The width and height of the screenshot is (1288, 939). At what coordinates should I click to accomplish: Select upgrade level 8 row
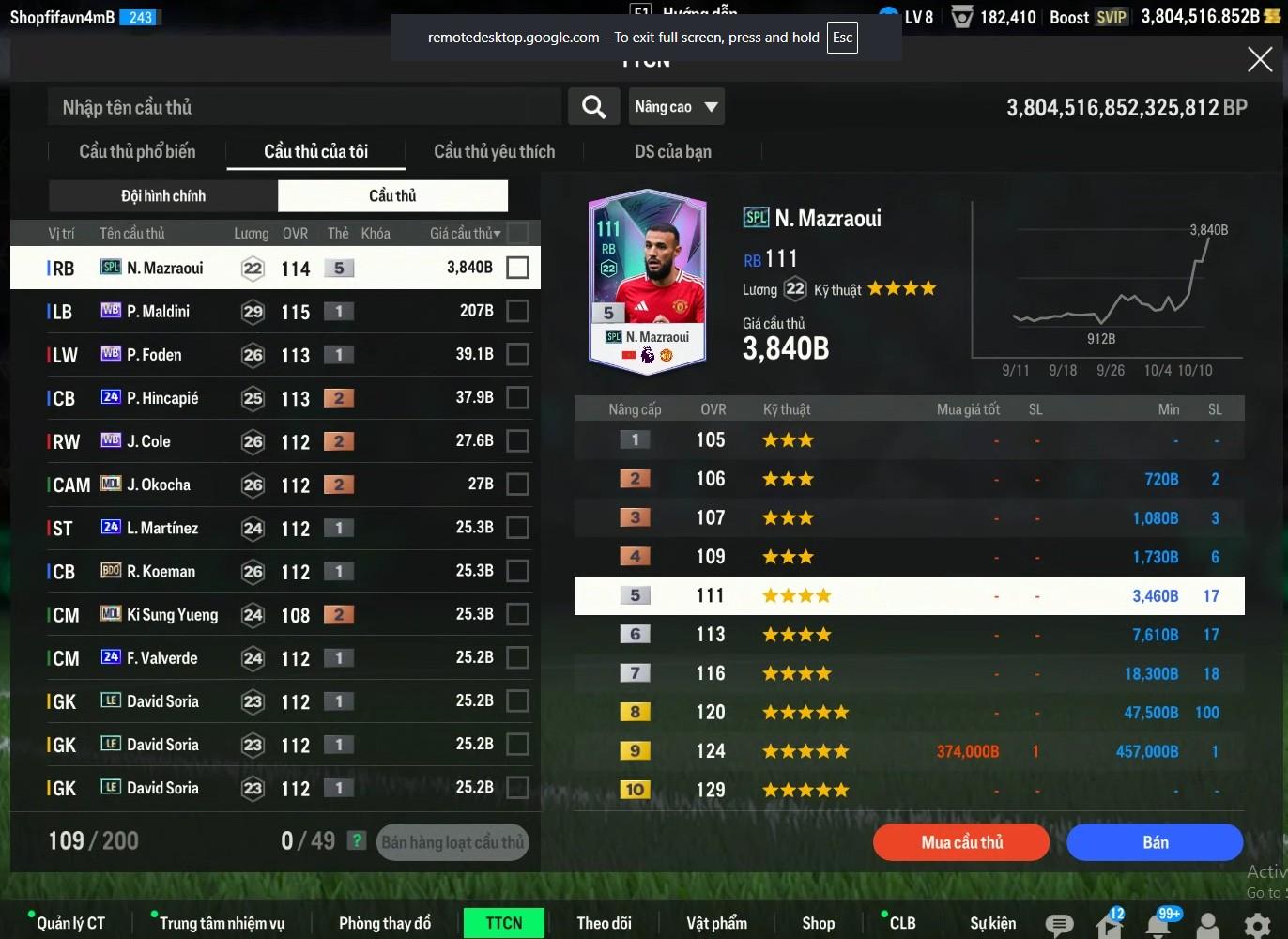point(909,713)
